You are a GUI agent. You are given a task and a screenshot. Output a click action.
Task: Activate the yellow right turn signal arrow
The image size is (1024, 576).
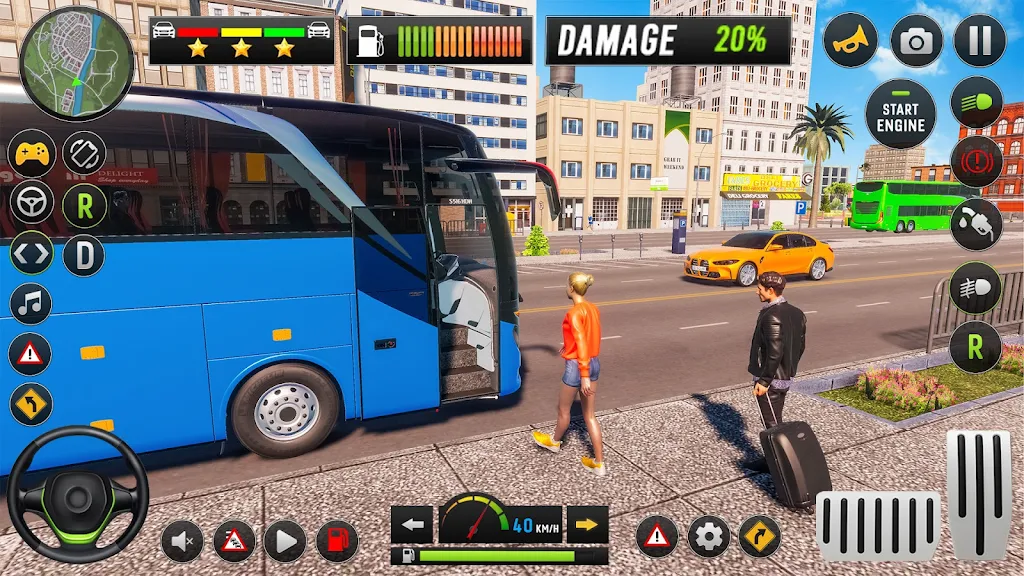pyautogui.click(x=588, y=524)
